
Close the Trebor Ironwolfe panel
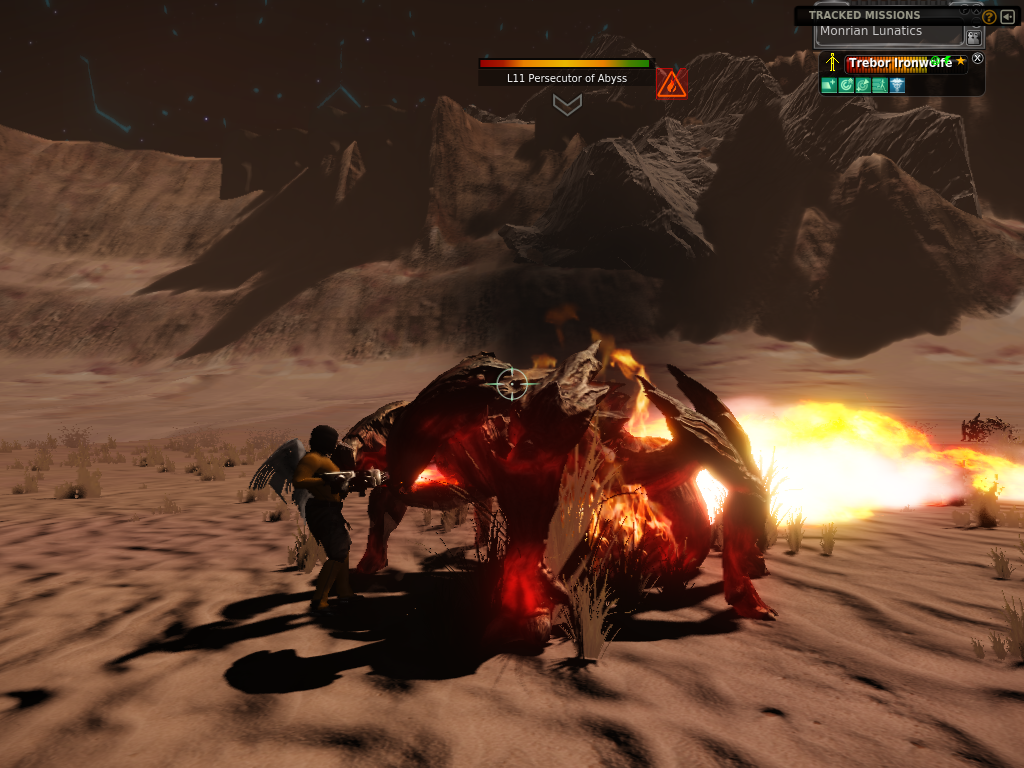[978, 59]
